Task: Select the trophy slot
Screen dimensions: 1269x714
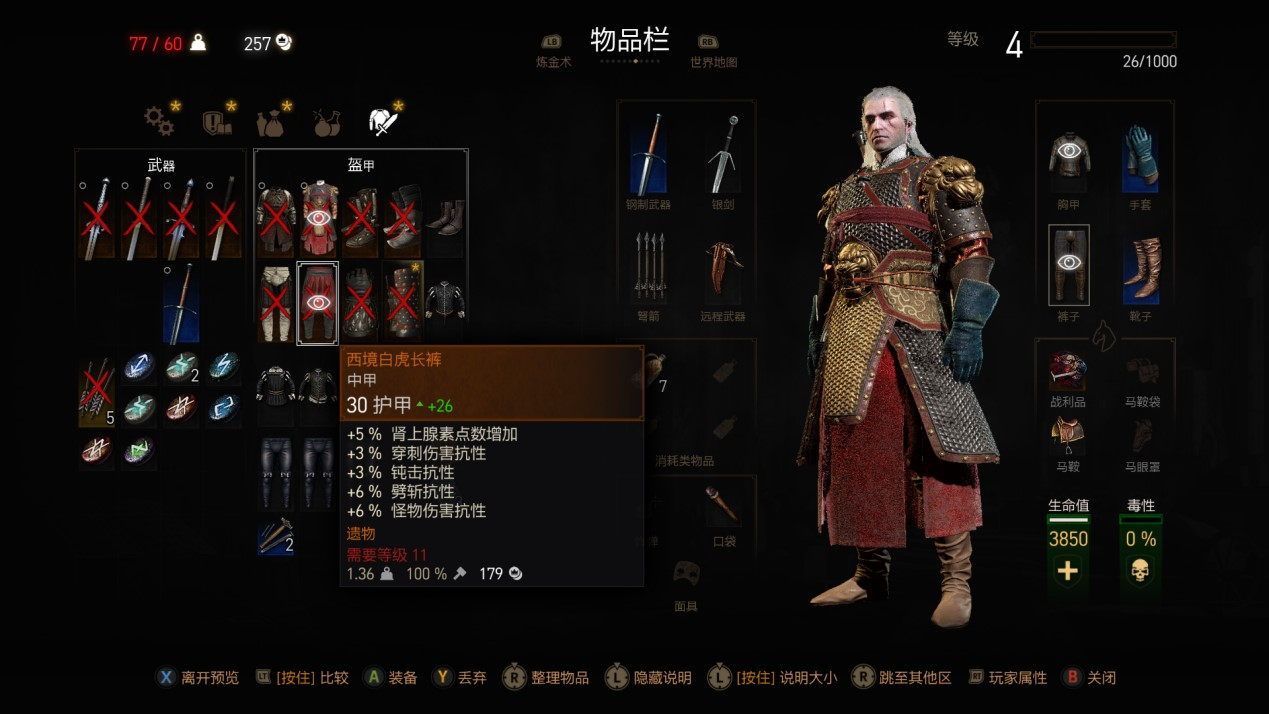Action: point(1068,371)
